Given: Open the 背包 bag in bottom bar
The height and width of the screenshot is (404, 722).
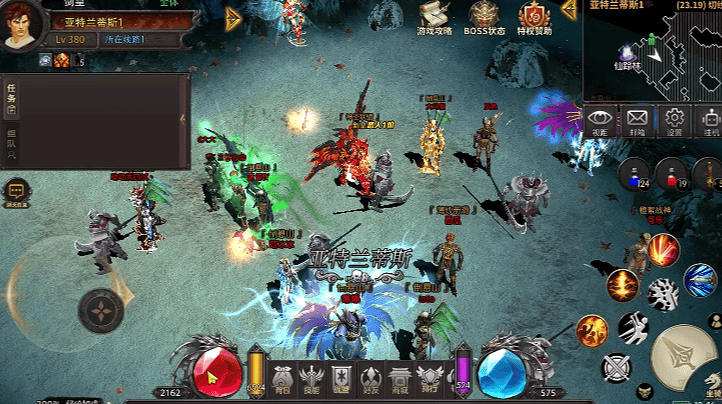Looking at the screenshot, I should [283, 378].
